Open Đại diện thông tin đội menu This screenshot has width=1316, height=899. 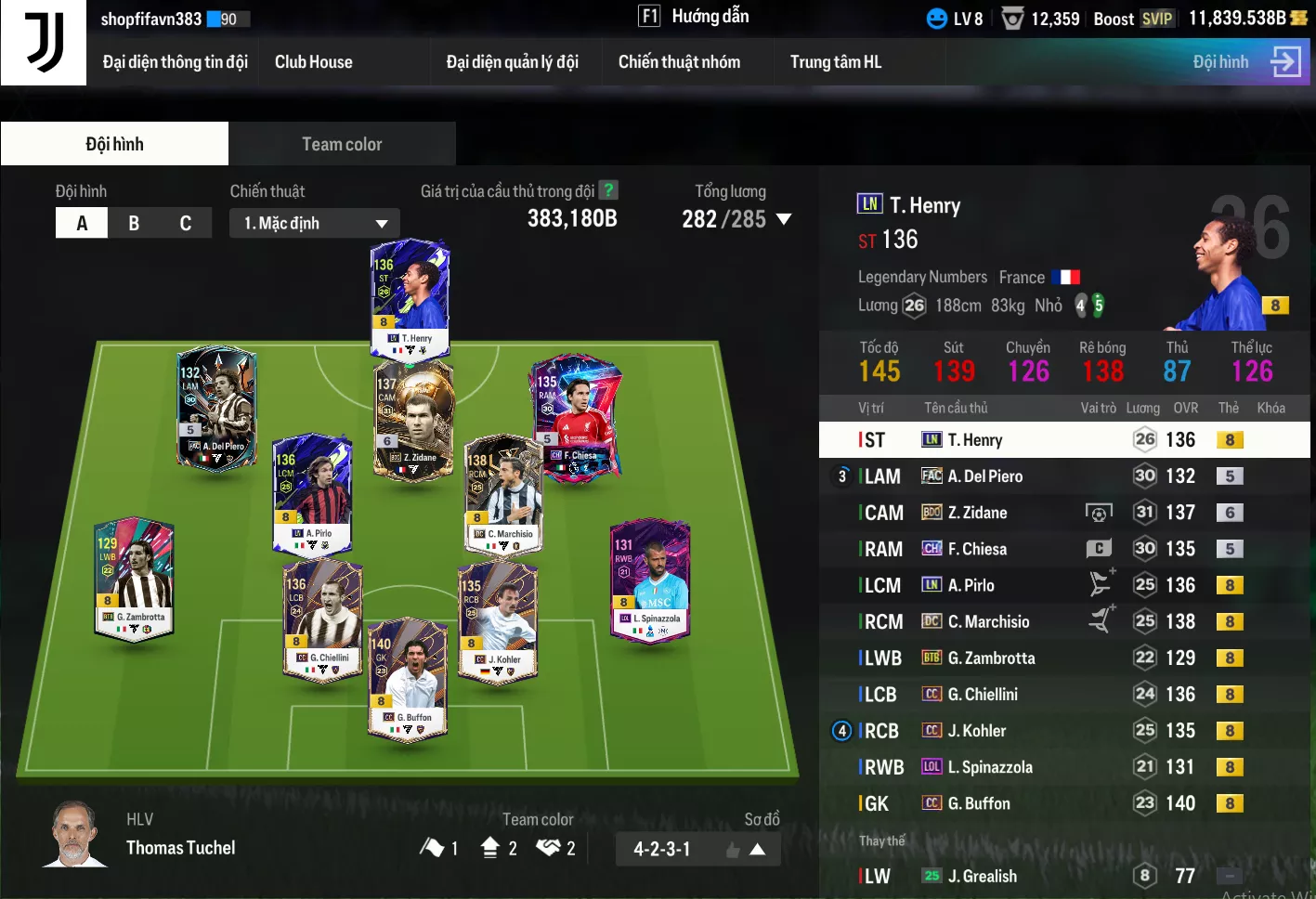175,62
